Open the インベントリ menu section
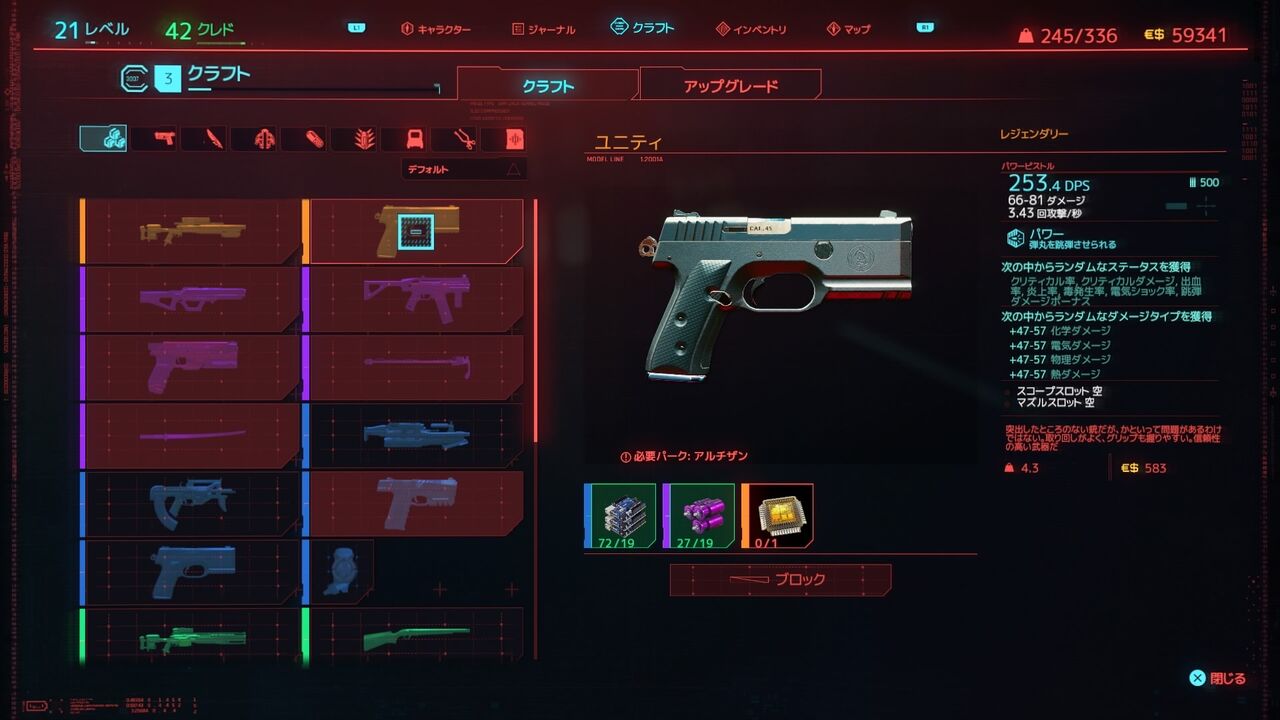This screenshot has width=1280, height=720. coord(760,29)
